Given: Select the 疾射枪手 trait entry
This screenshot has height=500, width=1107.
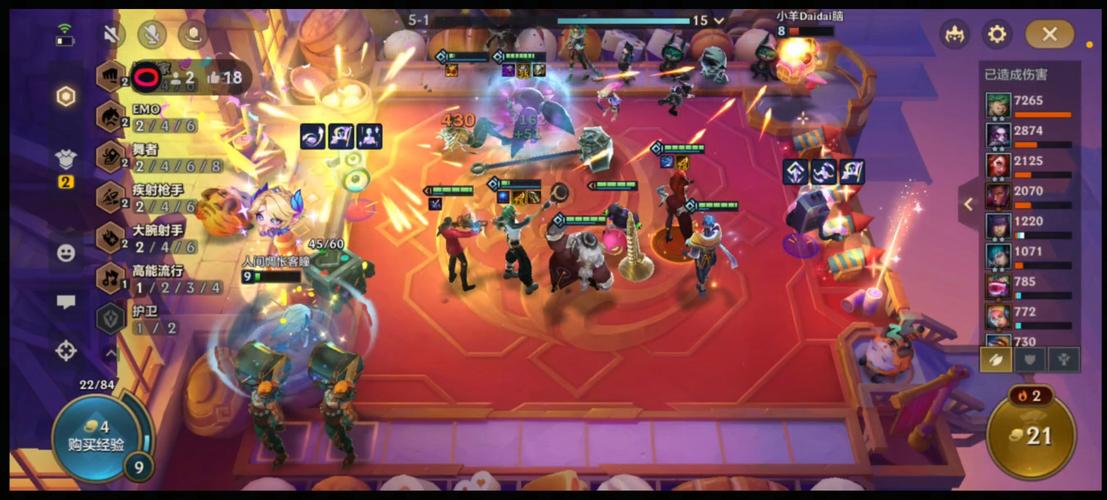Looking at the screenshot, I should point(150,196).
